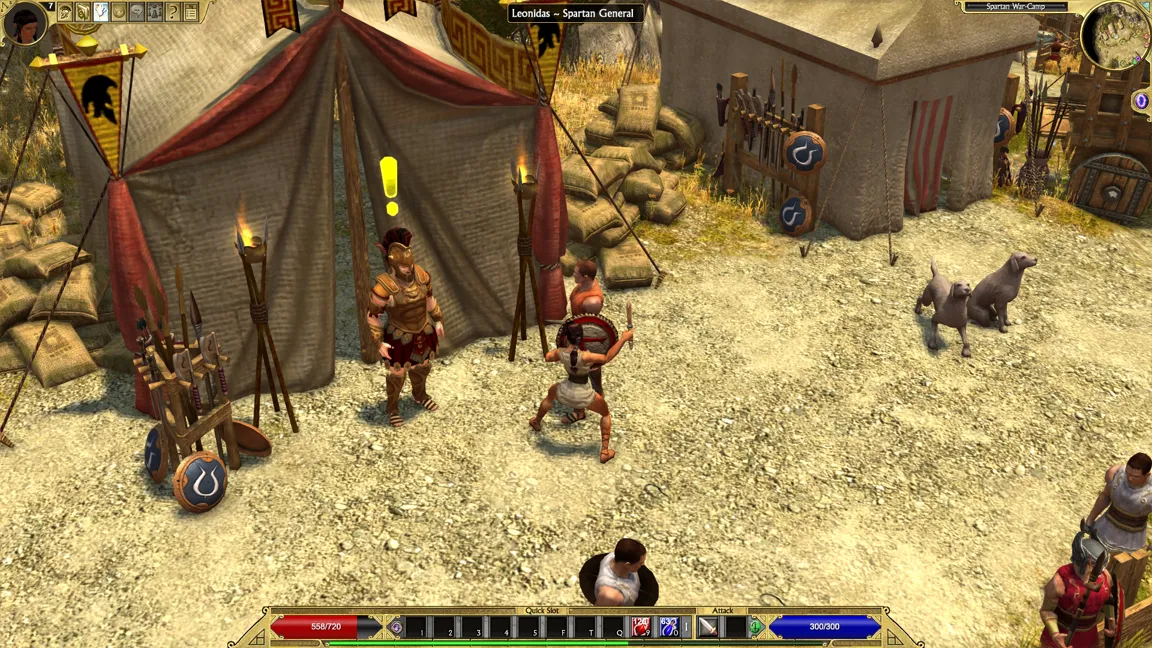The width and height of the screenshot is (1152, 648).
Task: Use the red health potion slot
Action: (641, 627)
